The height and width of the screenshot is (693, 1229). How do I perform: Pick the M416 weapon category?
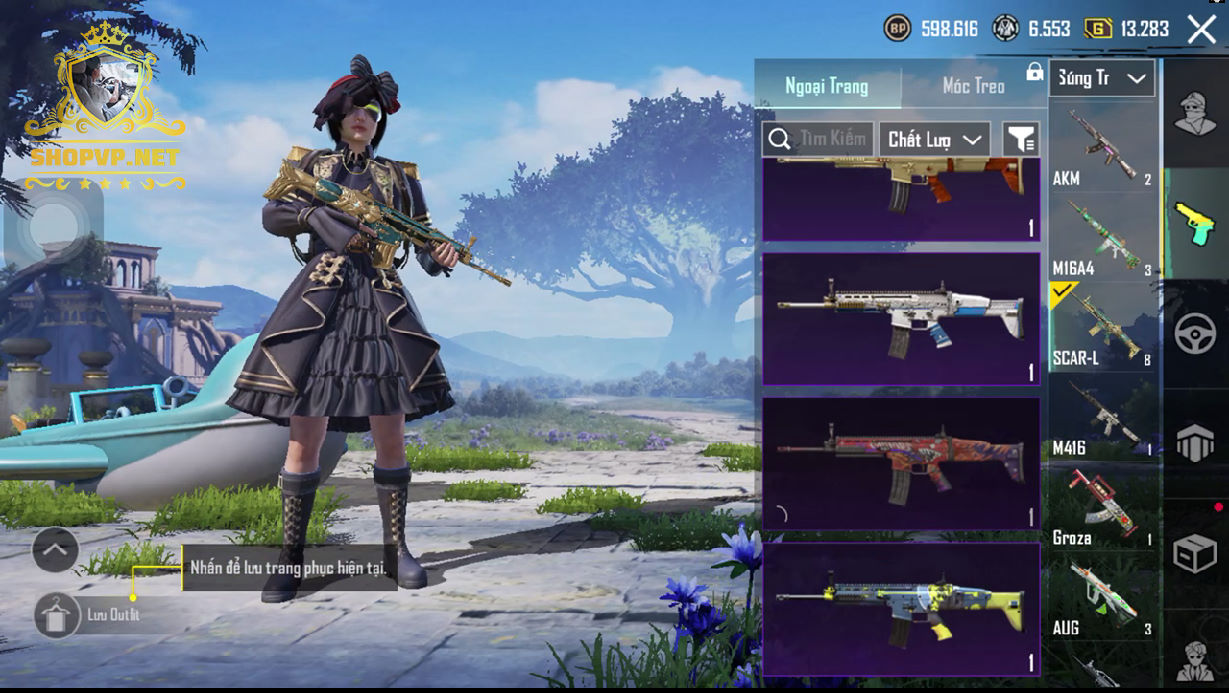(1102, 416)
